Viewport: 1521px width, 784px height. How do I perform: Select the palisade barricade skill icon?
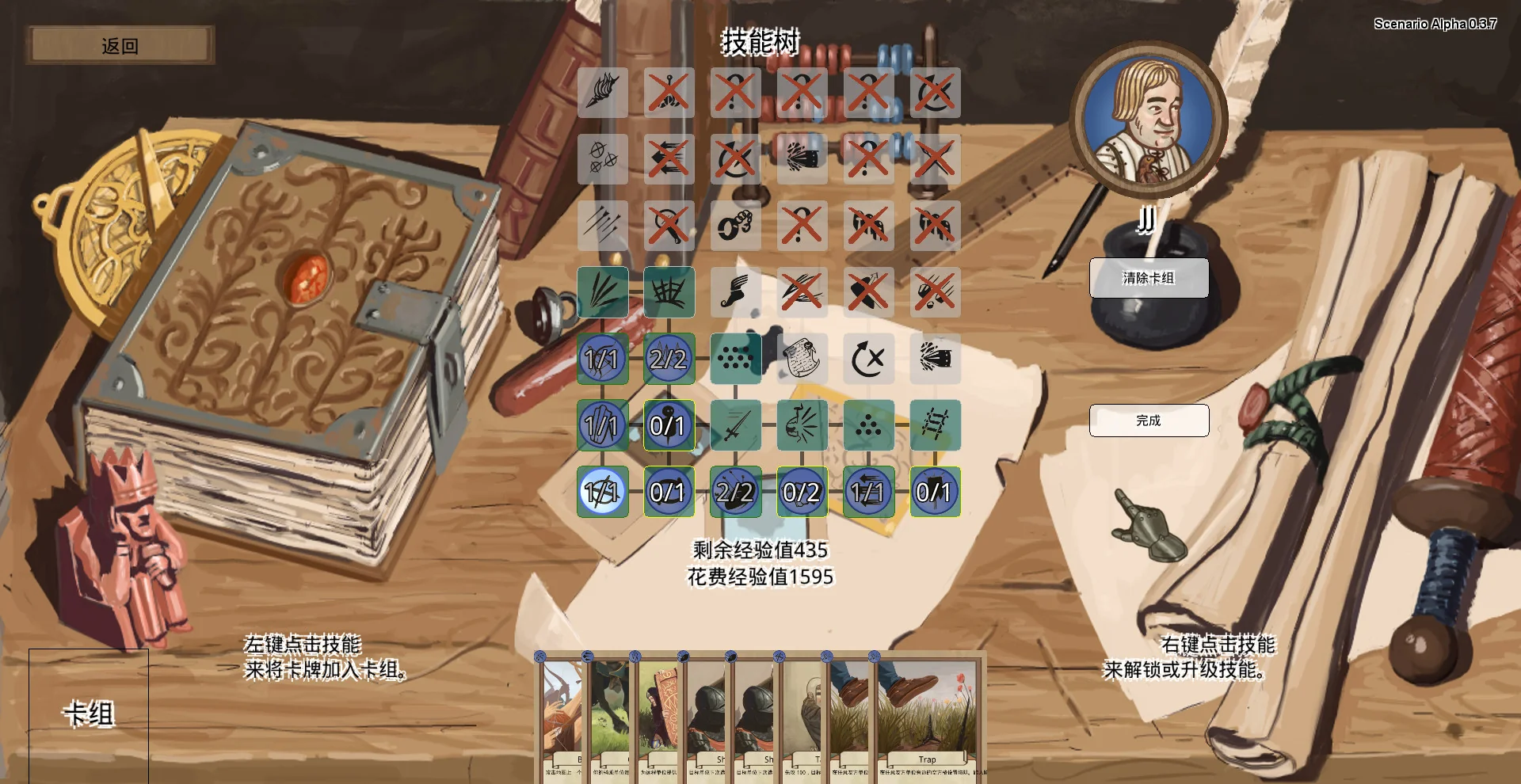(669, 291)
